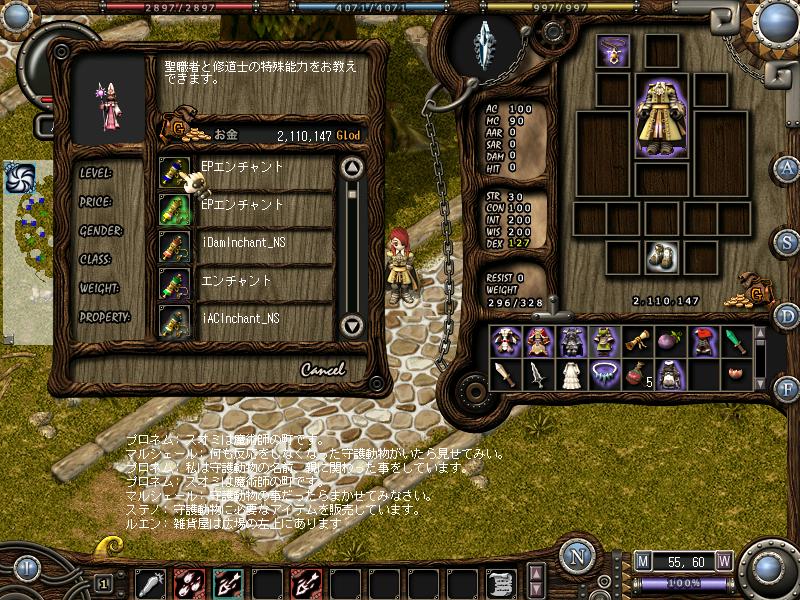Select the teal-gem necklace in inventory

pos(603,375)
